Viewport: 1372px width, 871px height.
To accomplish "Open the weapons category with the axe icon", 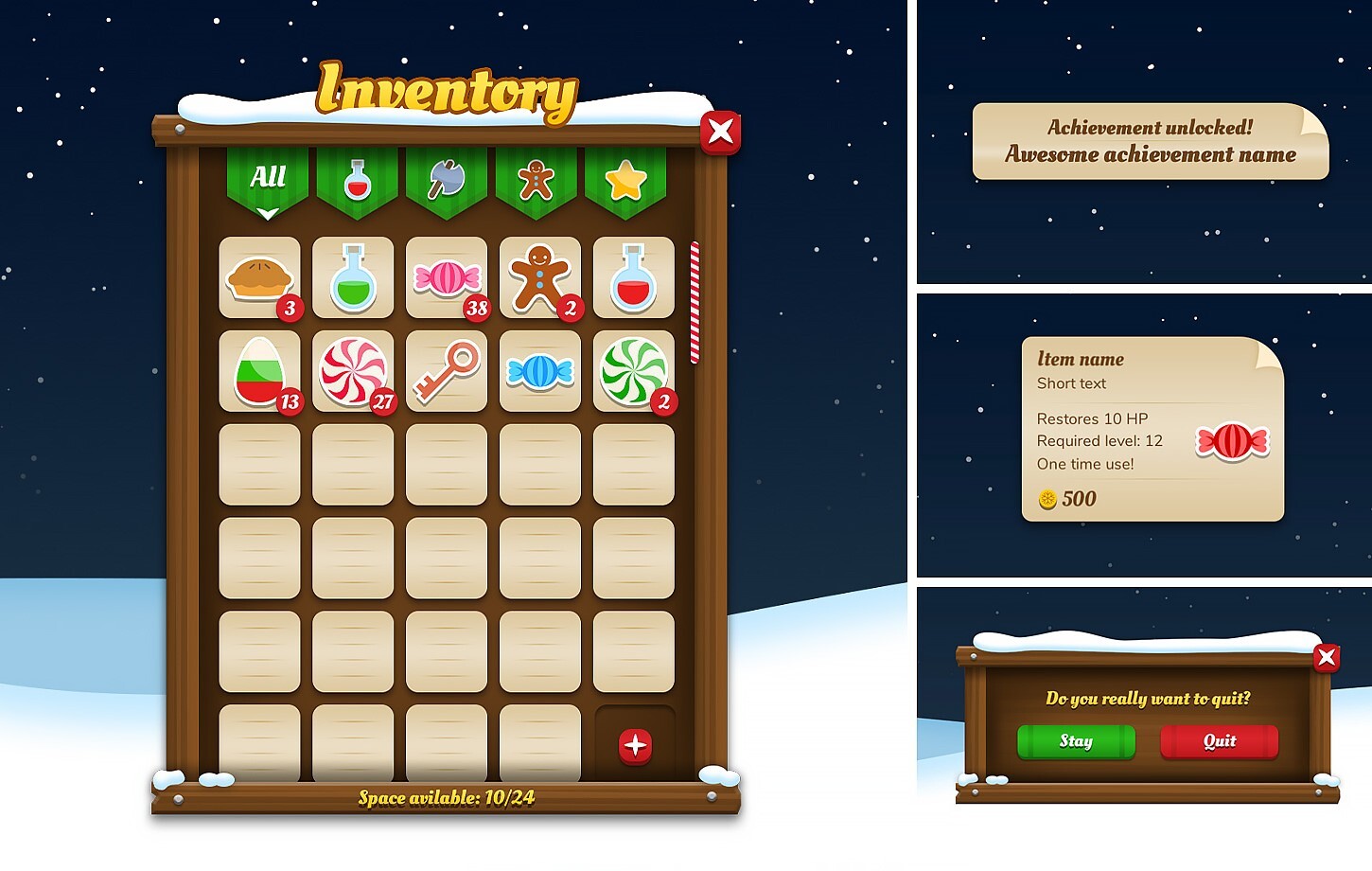I will 447,178.
